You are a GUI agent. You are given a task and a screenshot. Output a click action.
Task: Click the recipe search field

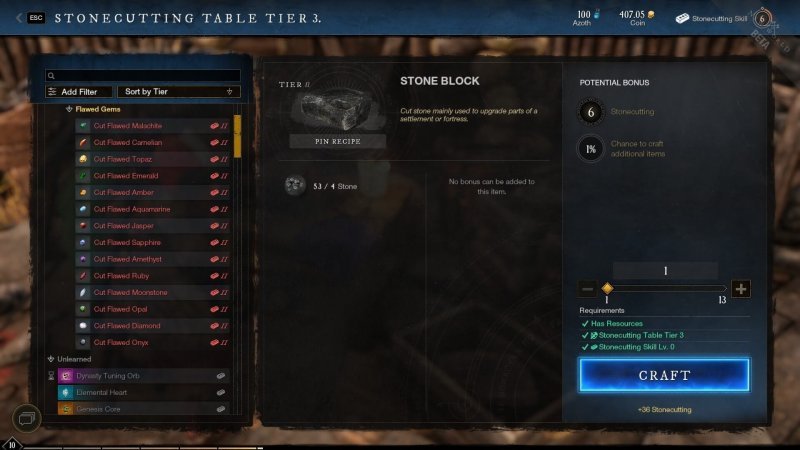pyautogui.click(x=144, y=75)
